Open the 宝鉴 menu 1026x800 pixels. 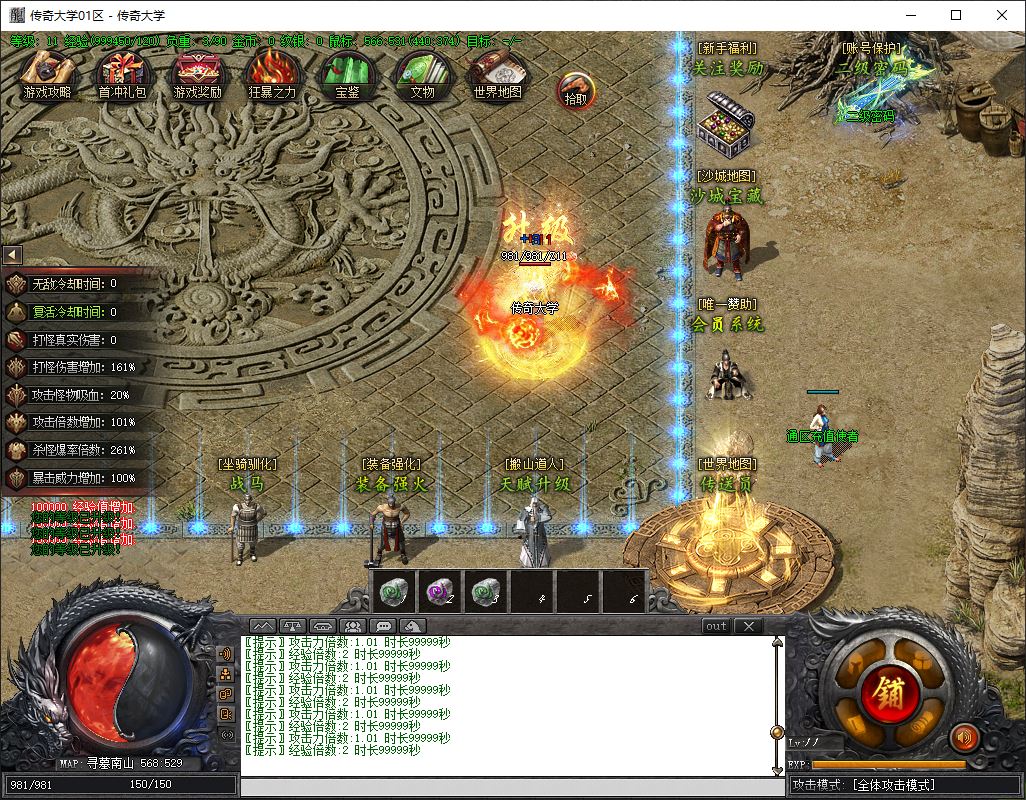click(x=347, y=75)
